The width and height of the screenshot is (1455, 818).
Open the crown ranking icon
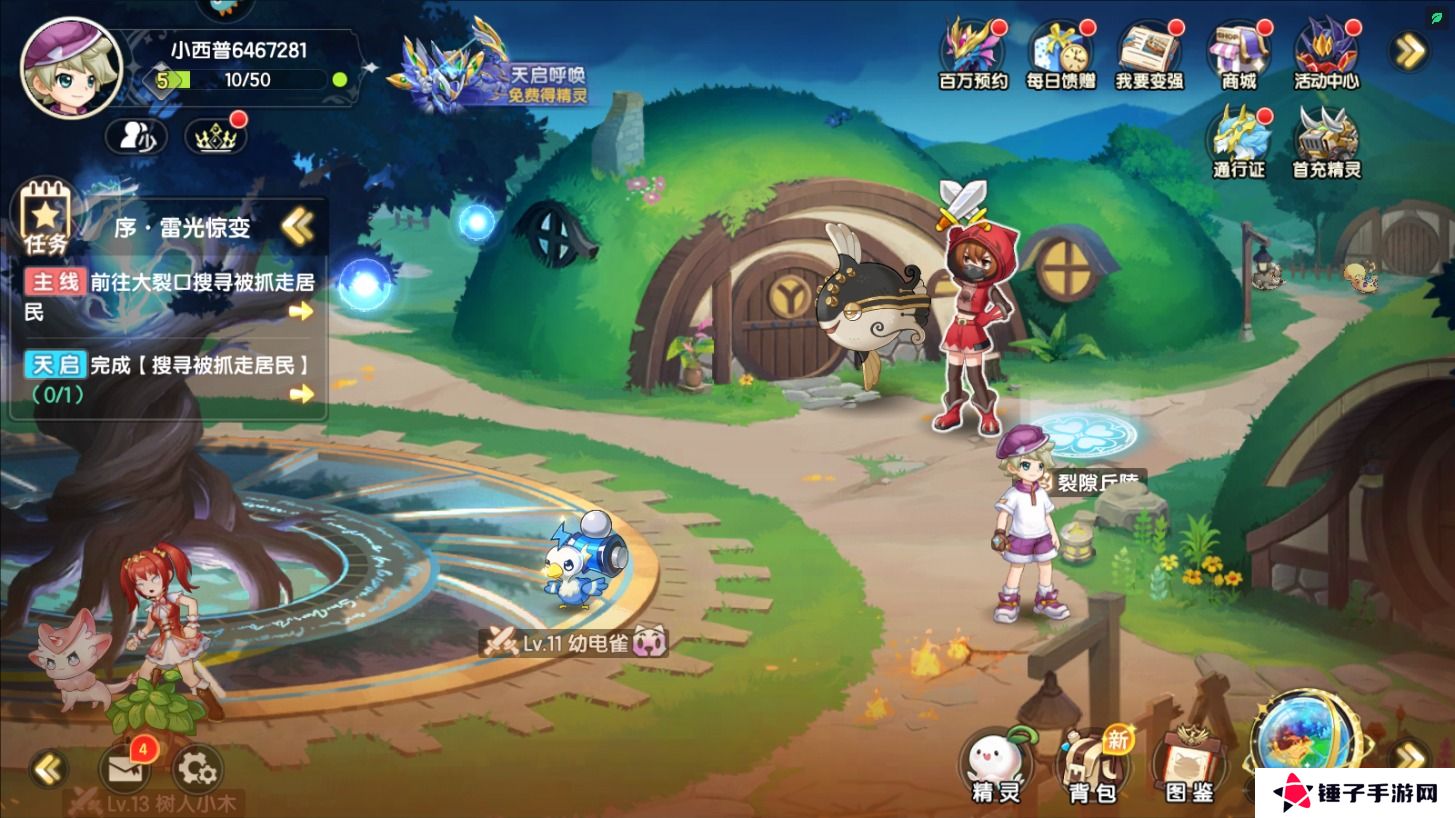click(217, 137)
